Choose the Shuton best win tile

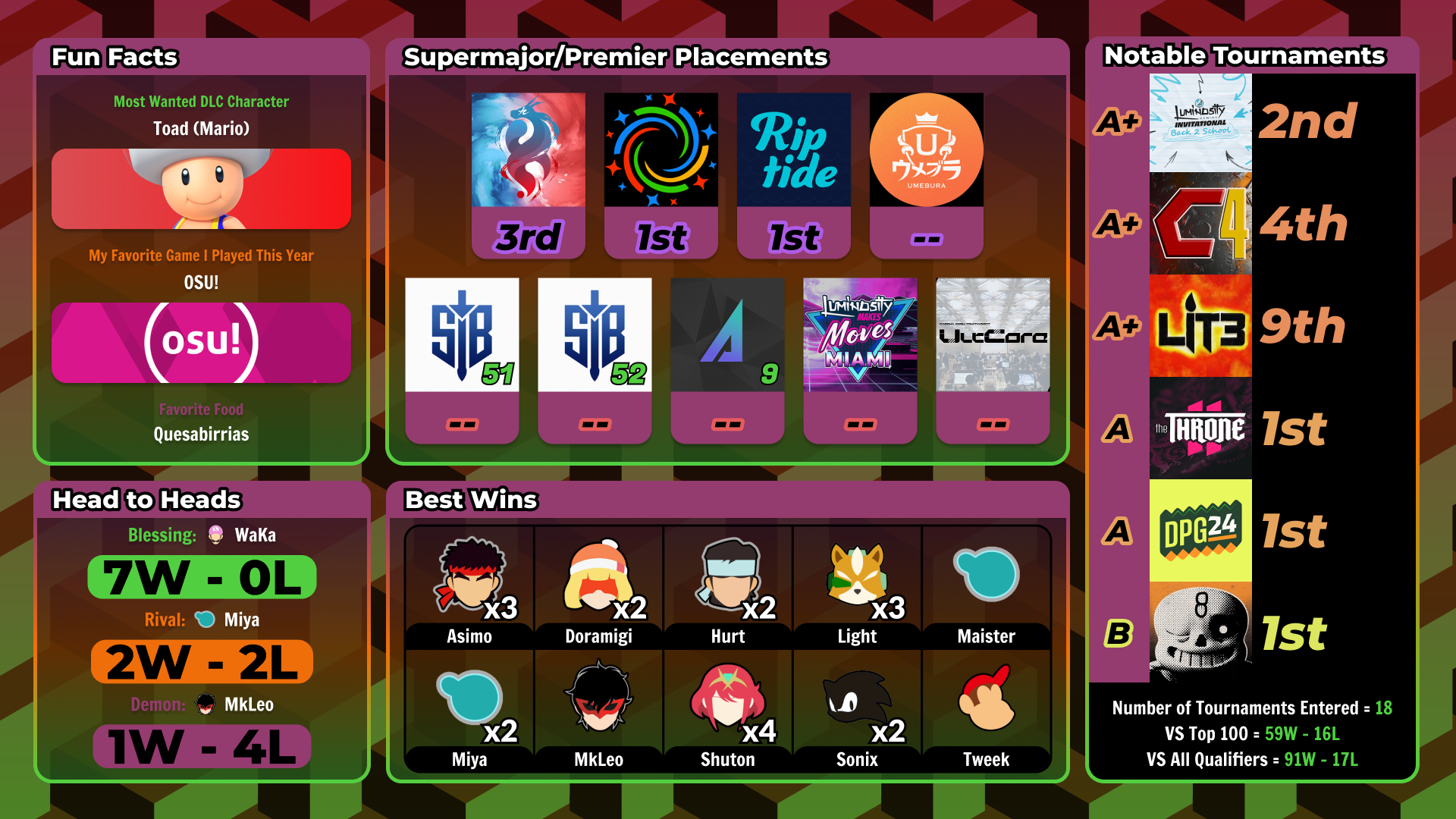pyautogui.click(x=728, y=711)
